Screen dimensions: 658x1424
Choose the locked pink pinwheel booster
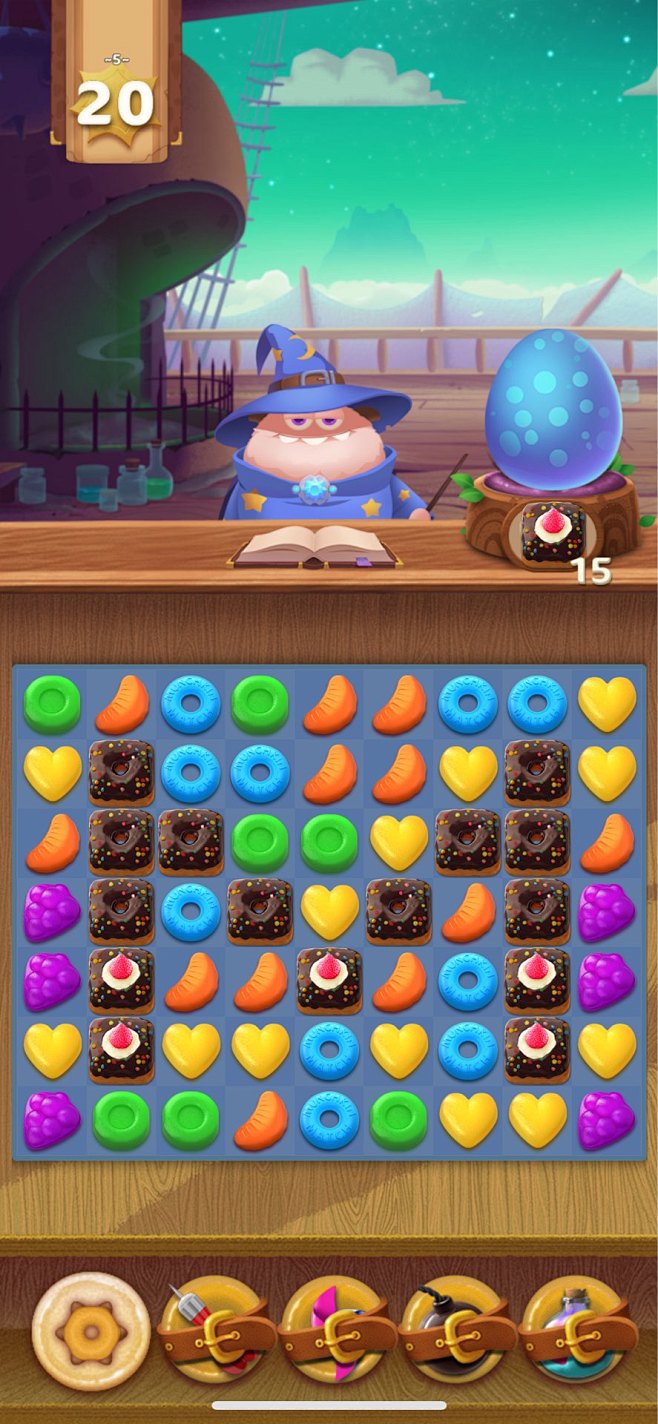[x=338, y=1332]
